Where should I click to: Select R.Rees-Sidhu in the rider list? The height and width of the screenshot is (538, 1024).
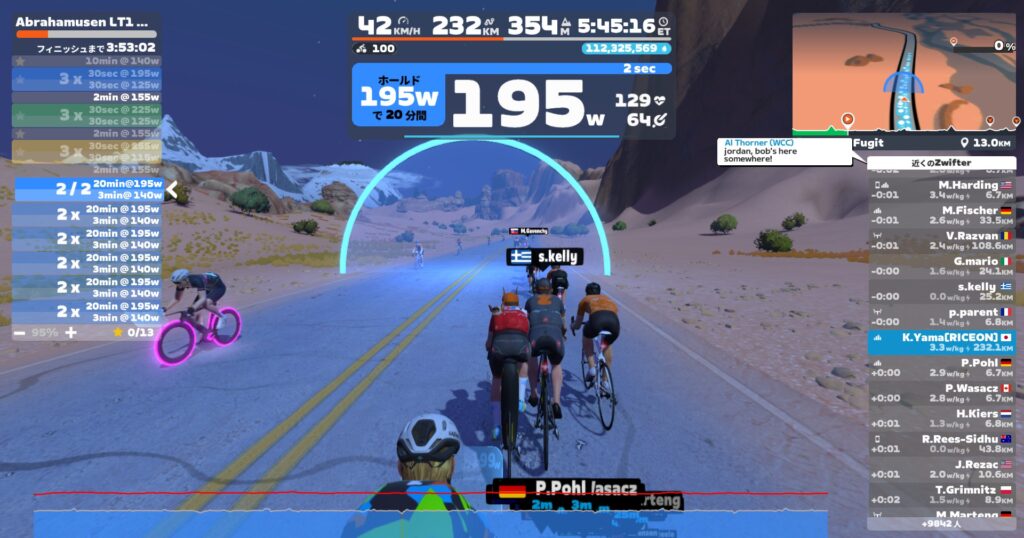[x=941, y=444]
